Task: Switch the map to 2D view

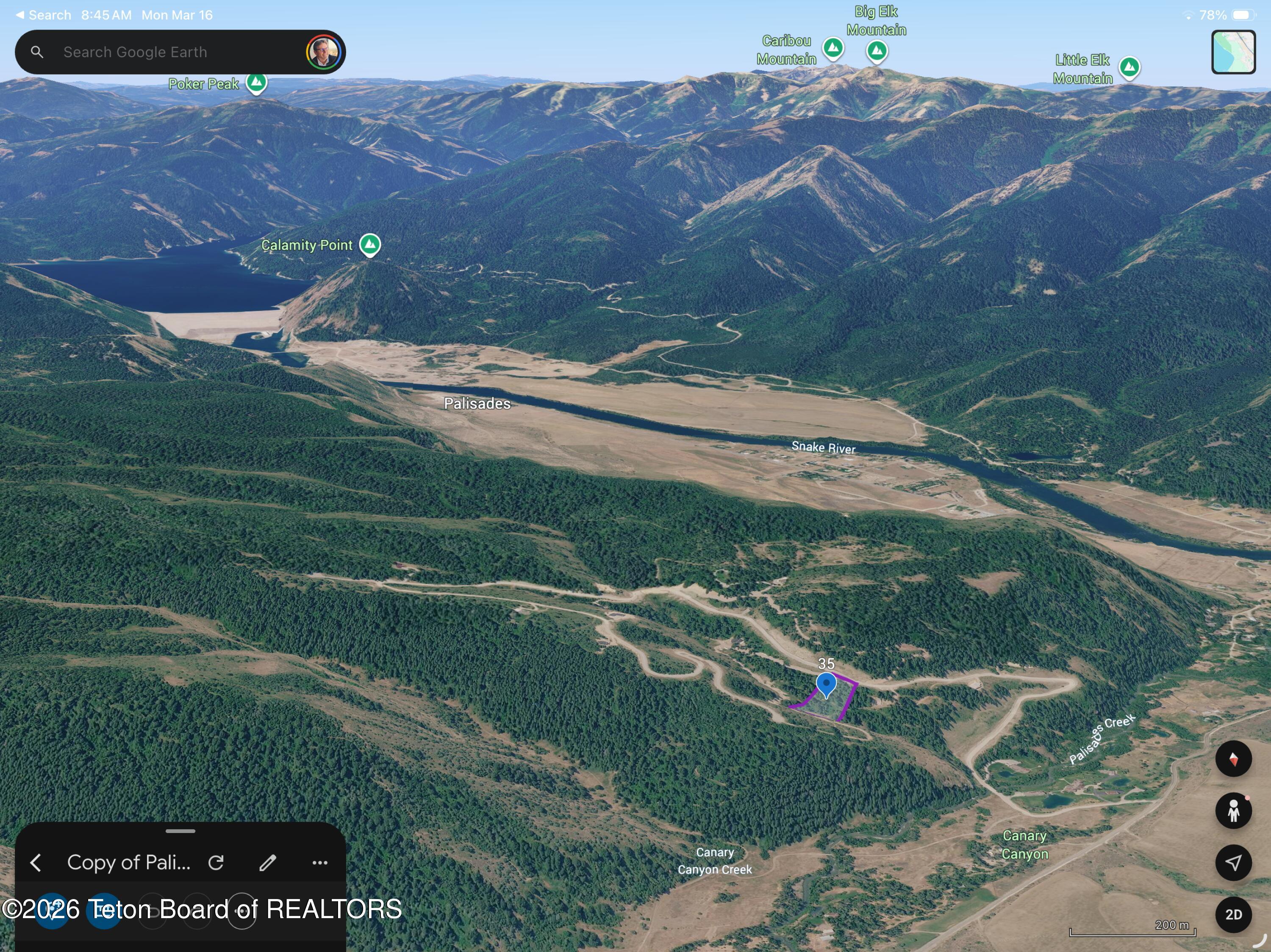Action: coord(1233,914)
